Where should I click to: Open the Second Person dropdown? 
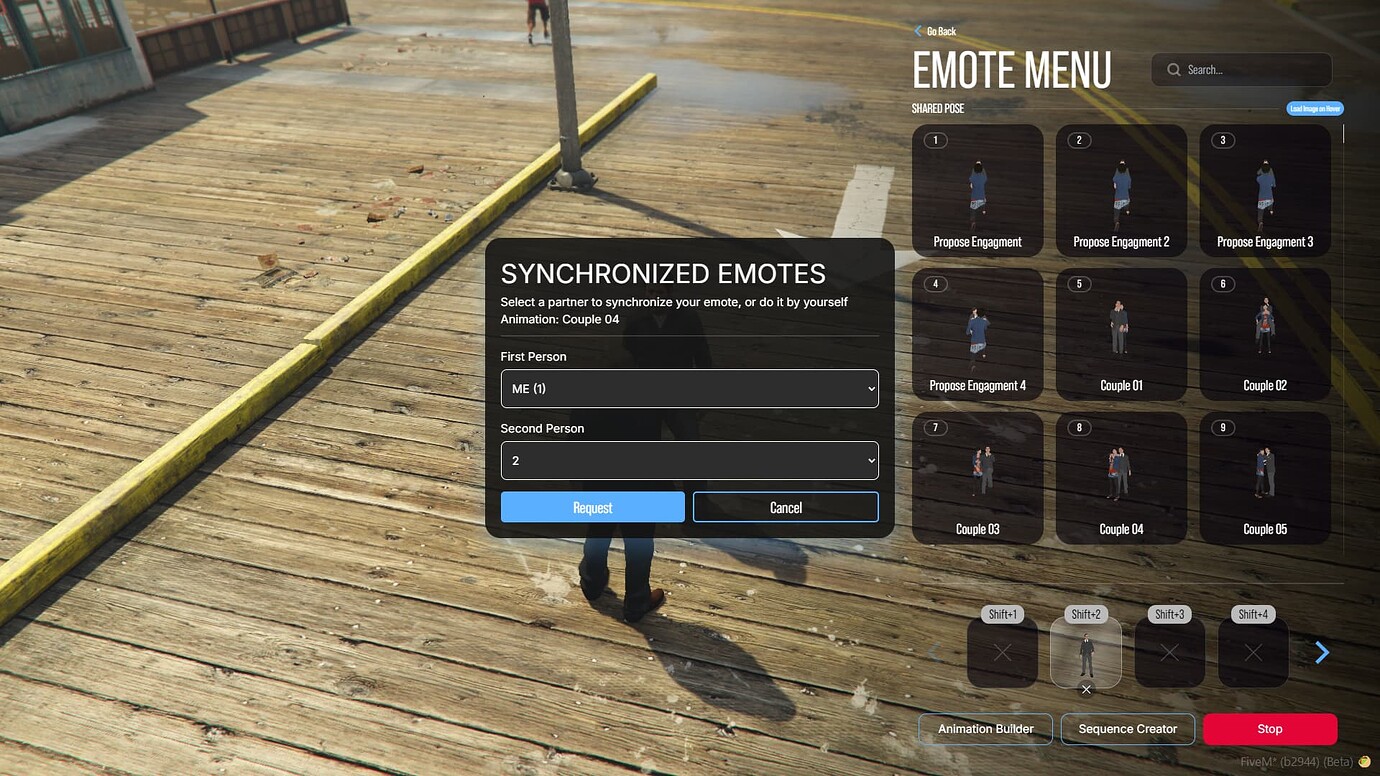689,460
